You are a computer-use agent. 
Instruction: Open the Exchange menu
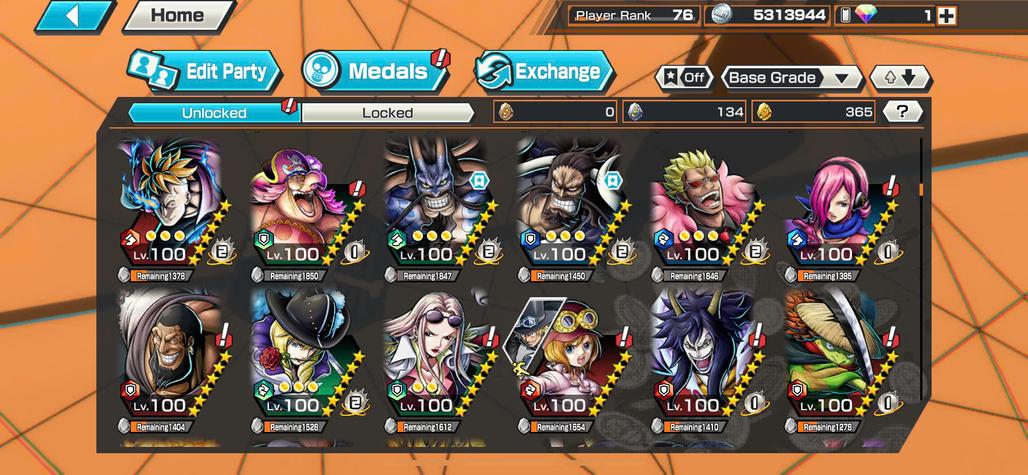coord(543,72)
